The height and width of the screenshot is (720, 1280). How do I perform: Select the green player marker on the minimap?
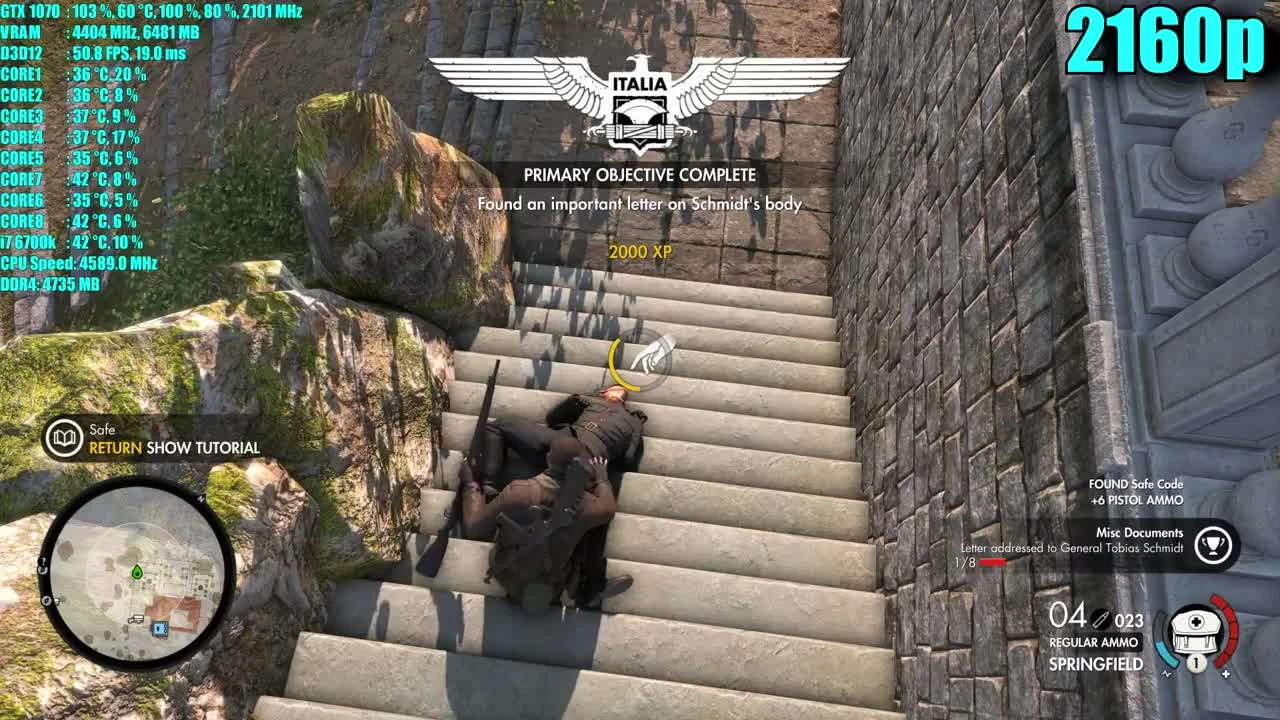click(x=136, y=572)
